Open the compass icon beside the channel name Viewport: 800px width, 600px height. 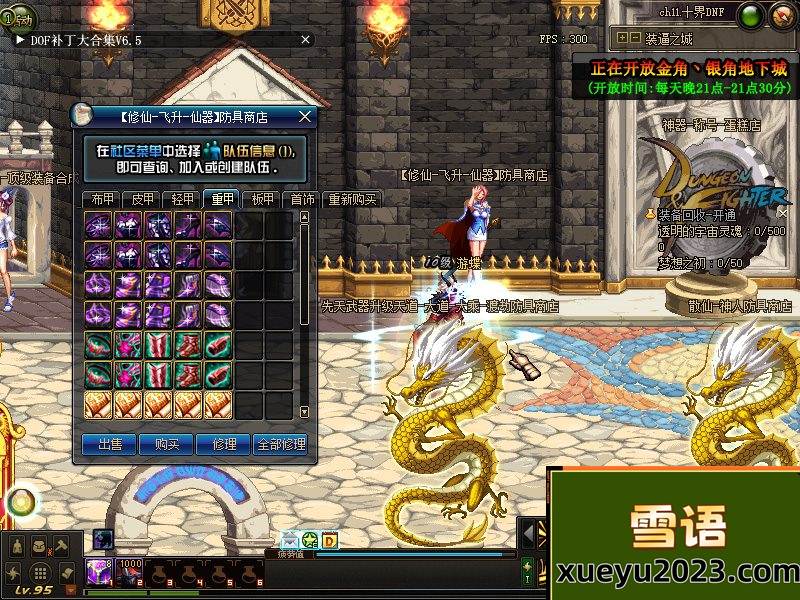tap(781, 14)
